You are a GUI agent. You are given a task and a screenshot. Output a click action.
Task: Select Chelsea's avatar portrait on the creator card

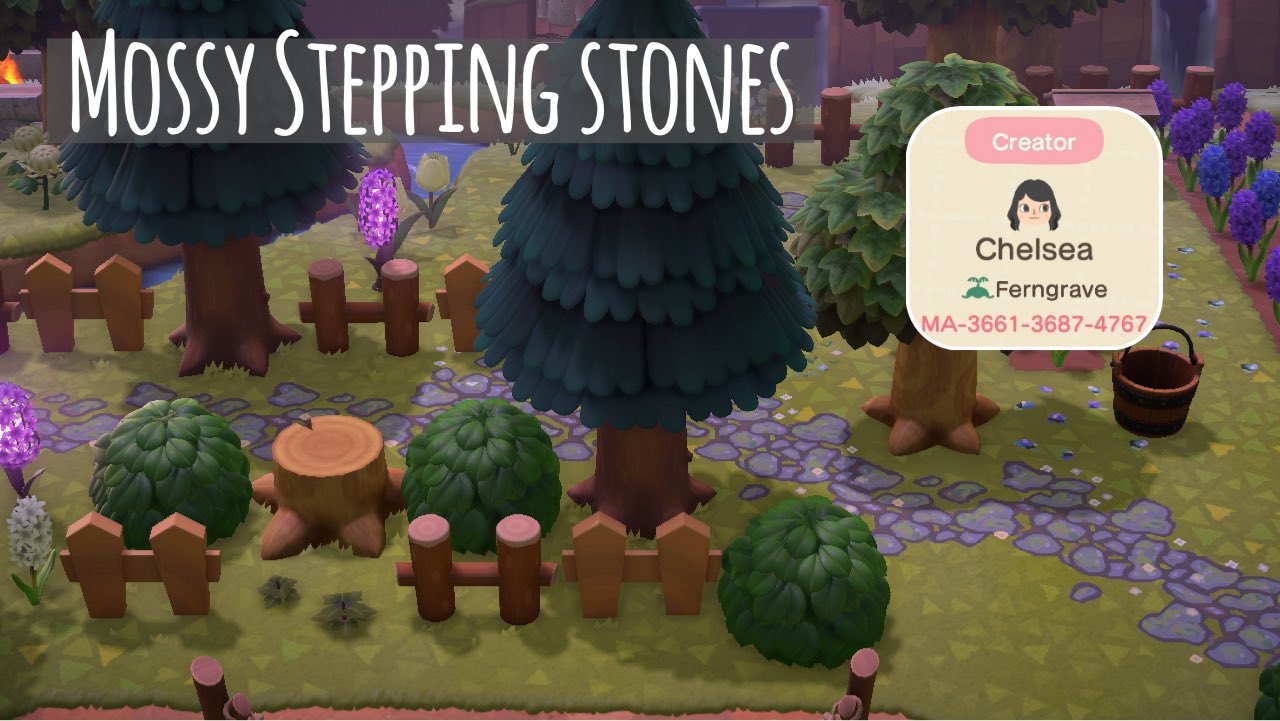[x=1036, y=205]
